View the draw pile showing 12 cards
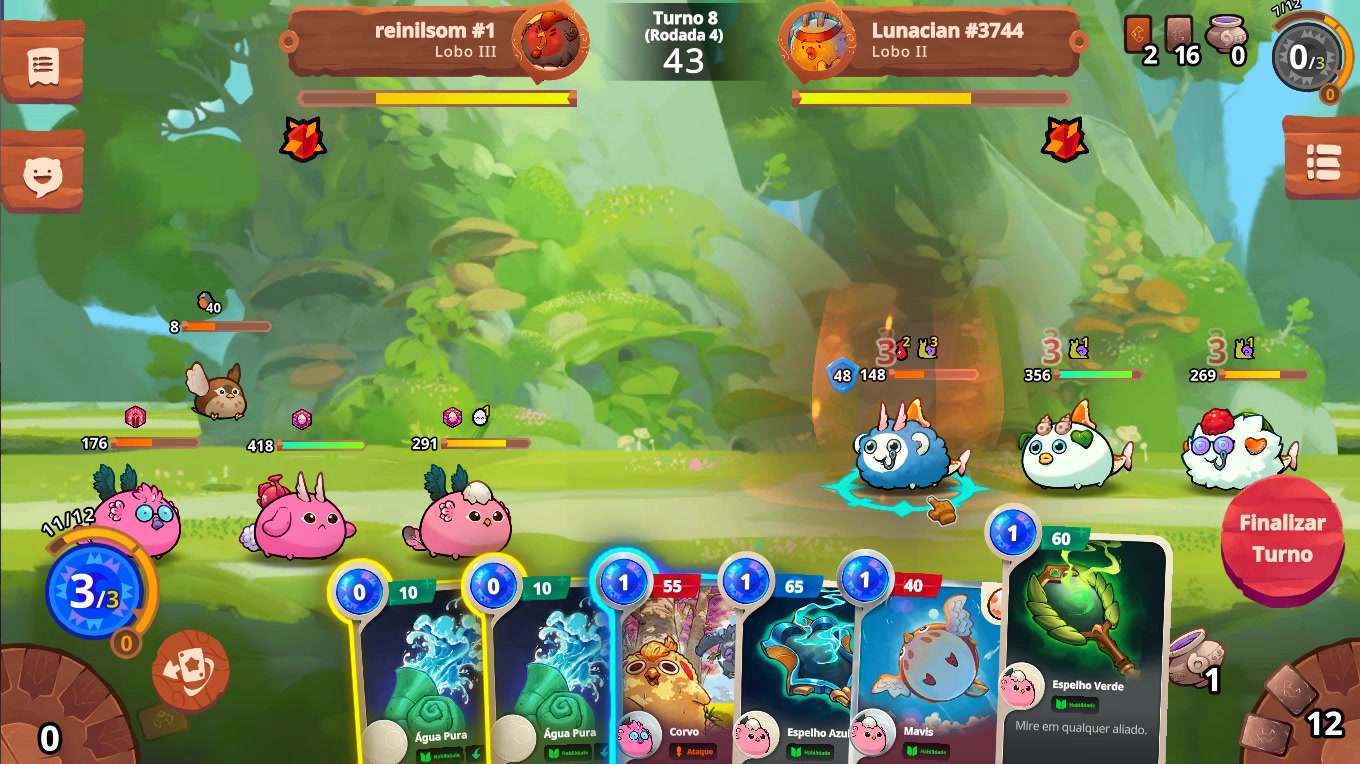 (1302, 712)
